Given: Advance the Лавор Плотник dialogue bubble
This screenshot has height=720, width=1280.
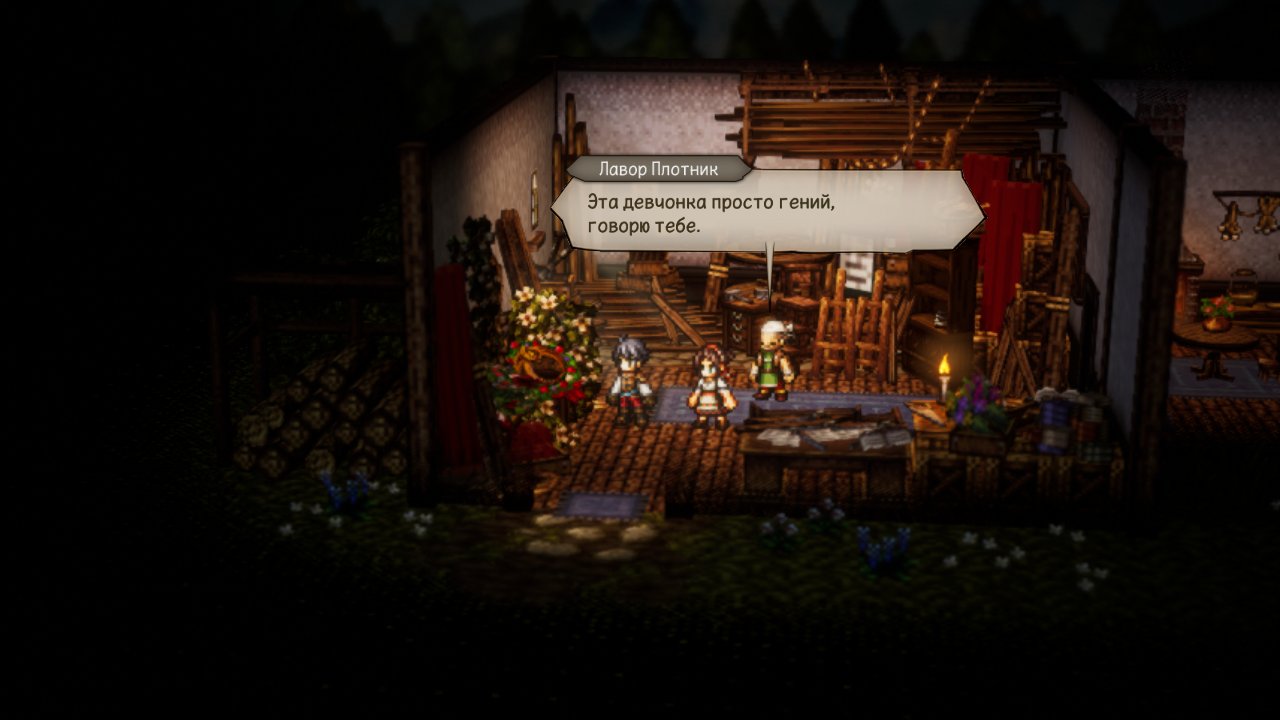Looking at the screenshot, I should [x=768, y=212].
